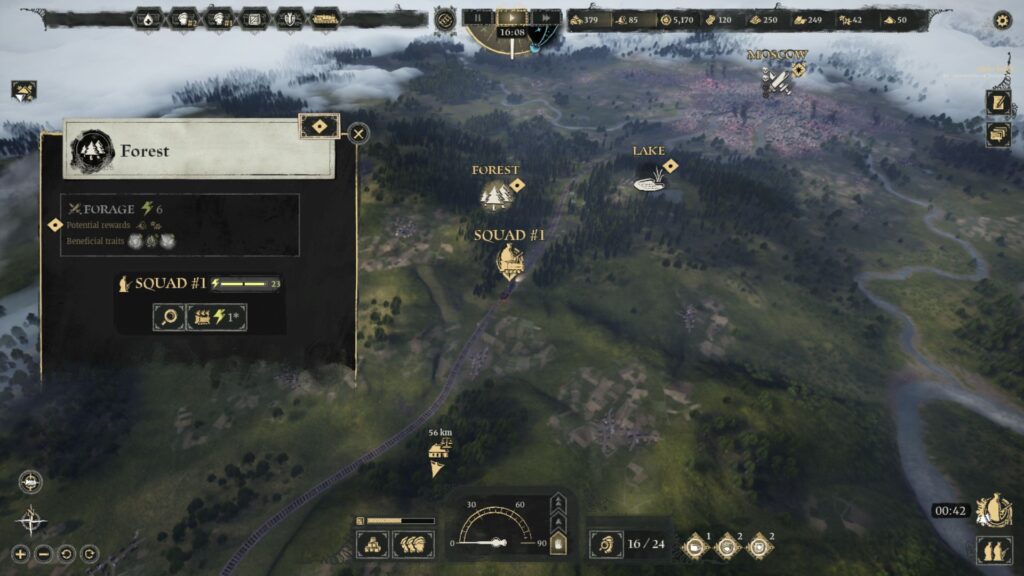Click the magnifying glass scout button
Screen dimensions: 1024x576
(167, 318)
